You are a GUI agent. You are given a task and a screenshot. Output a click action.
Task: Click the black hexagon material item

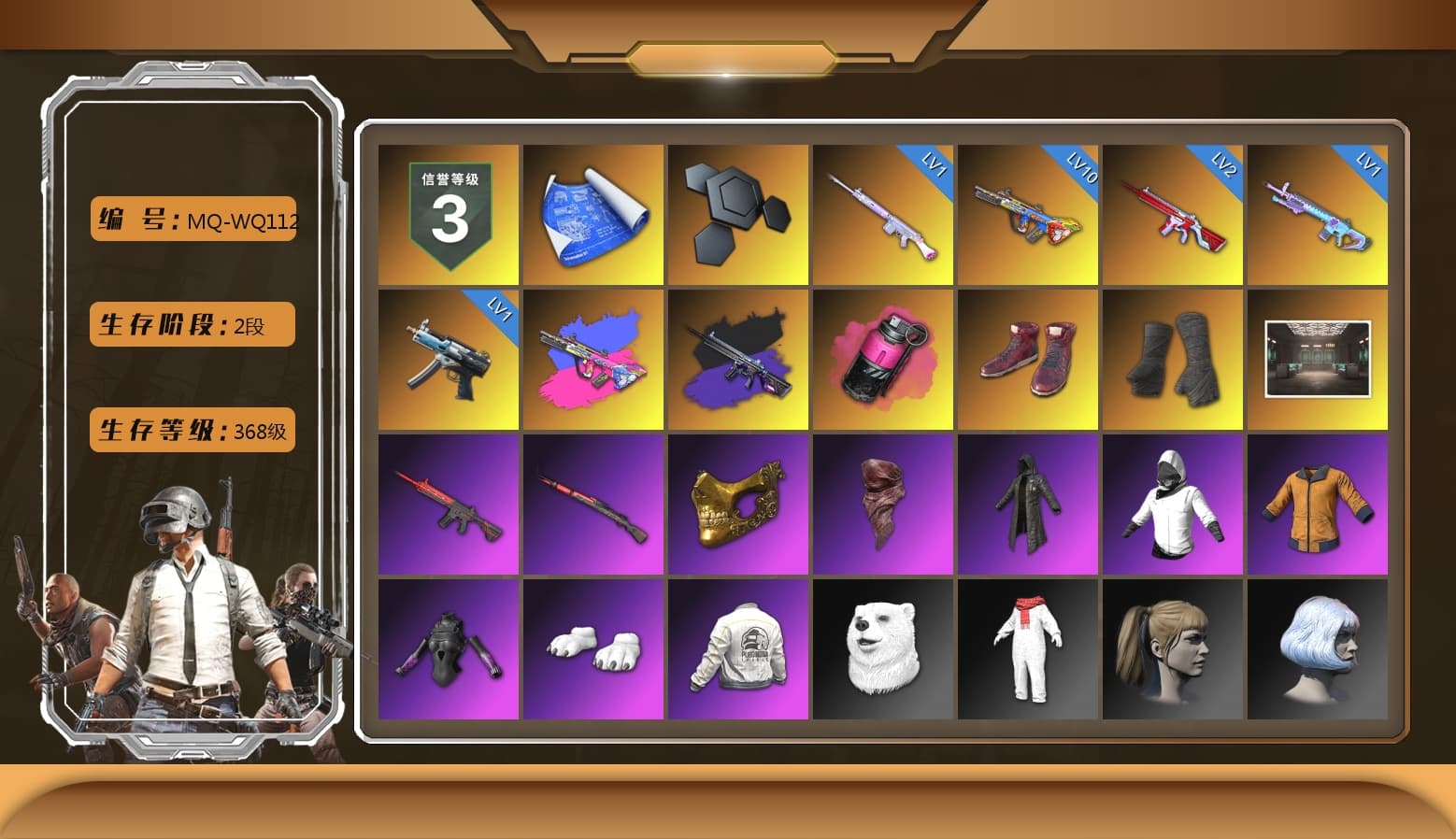(737, 213)
